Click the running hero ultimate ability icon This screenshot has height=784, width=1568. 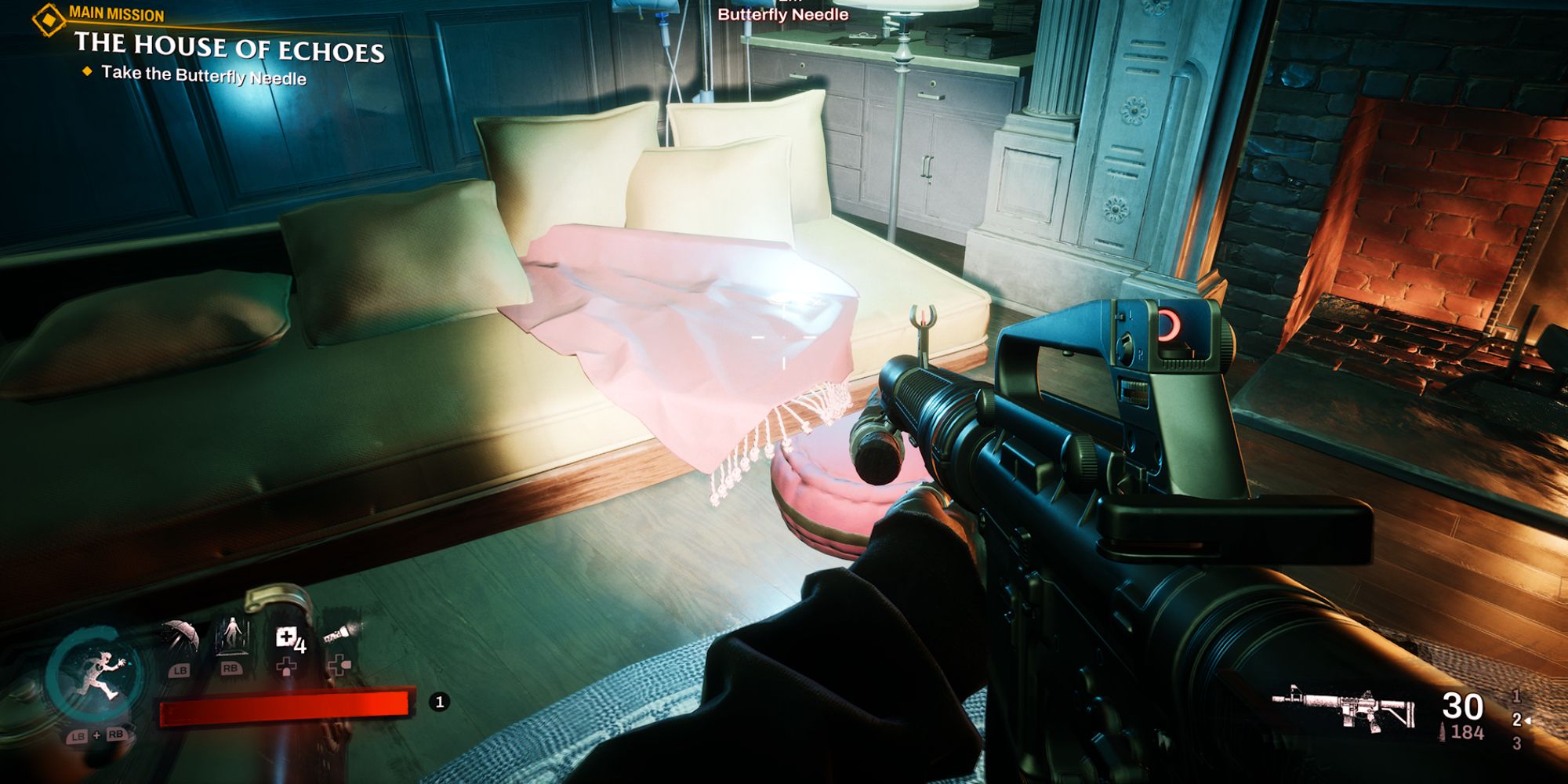coord(97,672)
